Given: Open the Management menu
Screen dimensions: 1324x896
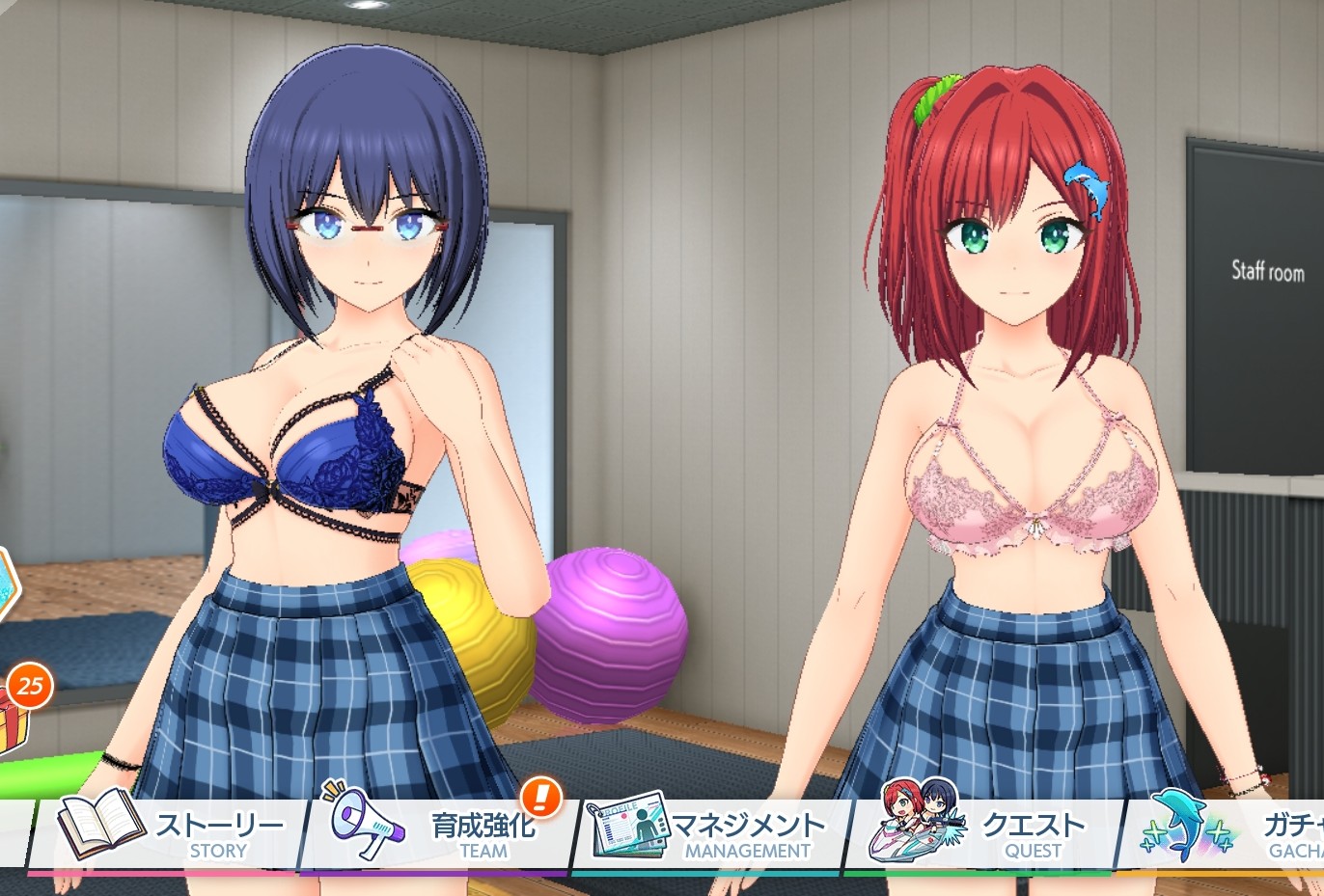Looking at the screenshot, I should point(710,833).
